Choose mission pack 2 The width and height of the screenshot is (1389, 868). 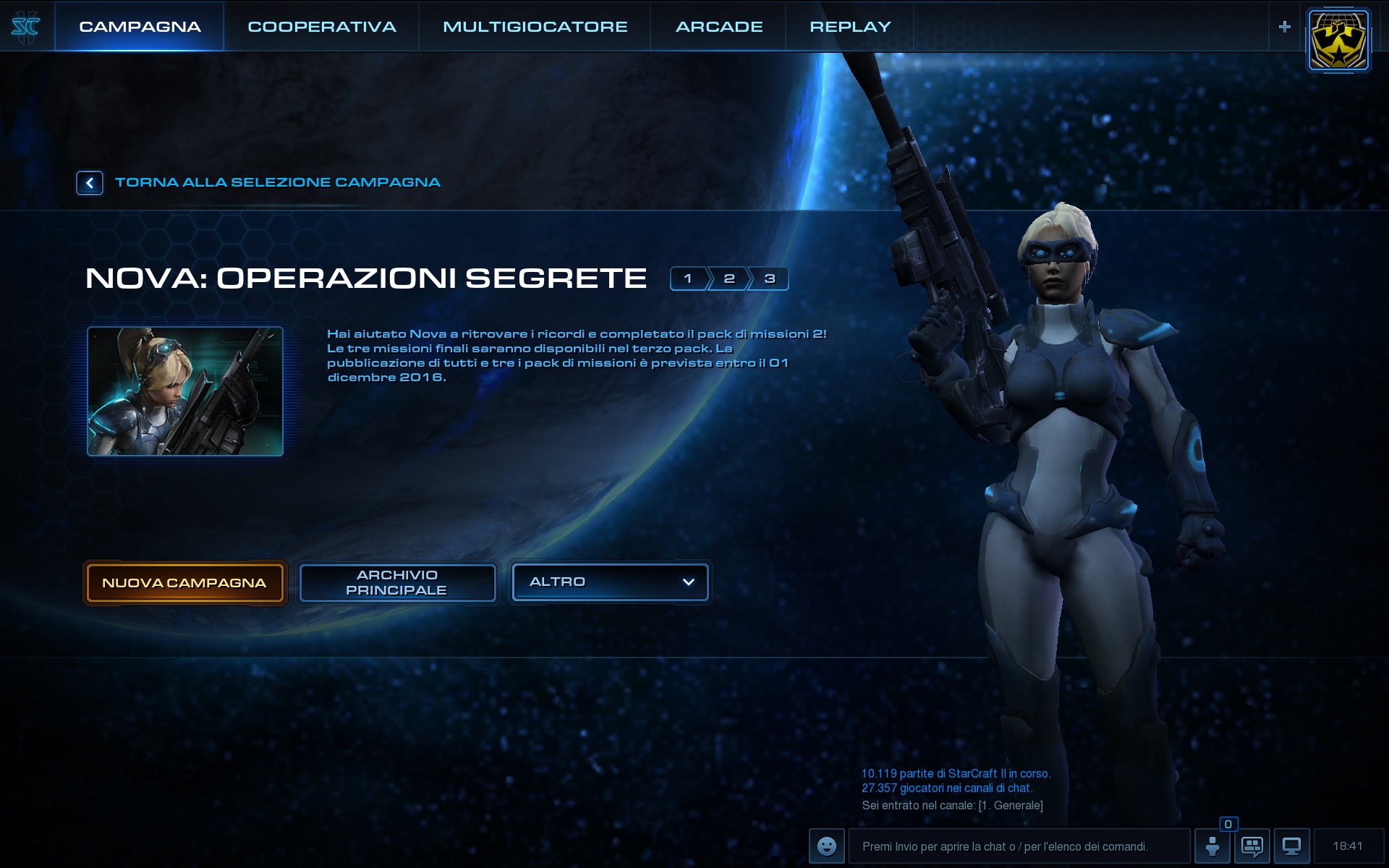click(x=729, y=278)
